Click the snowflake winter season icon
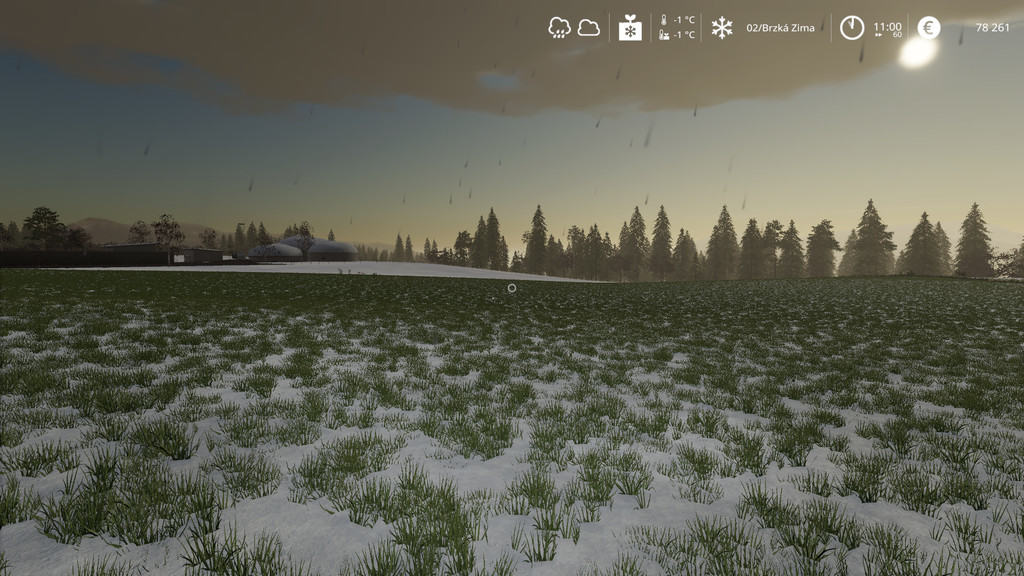Viewport: 1024px width, 576px height. click(x=721, y=28)
